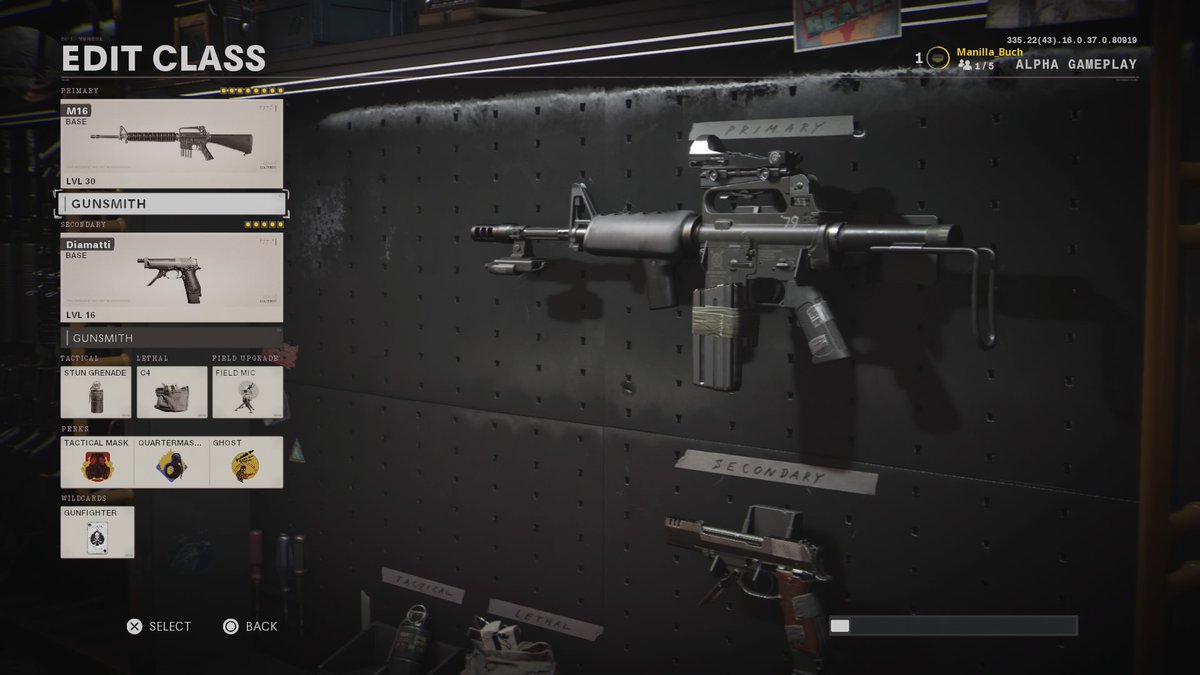1200x675 pixels.
Task: Click the Ghost perk slot
Action: 246,462
